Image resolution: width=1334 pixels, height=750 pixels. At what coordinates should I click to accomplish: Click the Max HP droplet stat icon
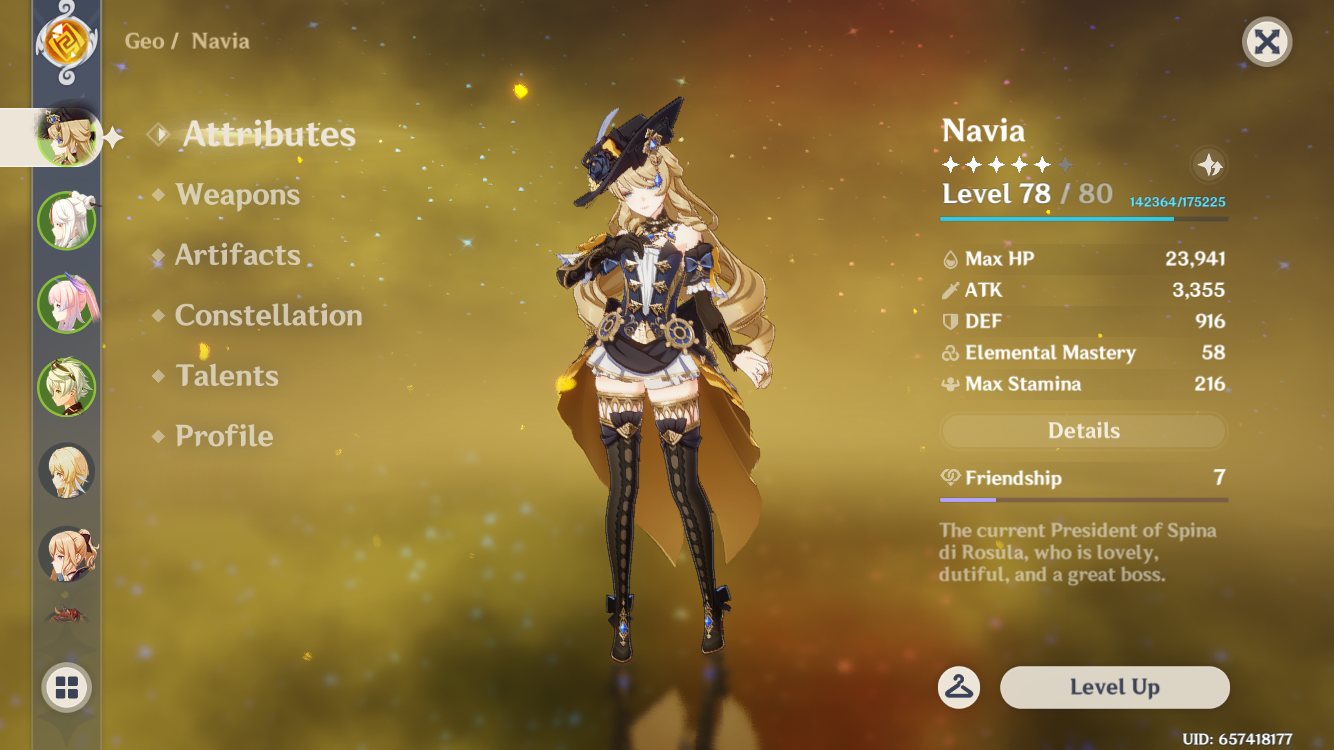[951, 258]
